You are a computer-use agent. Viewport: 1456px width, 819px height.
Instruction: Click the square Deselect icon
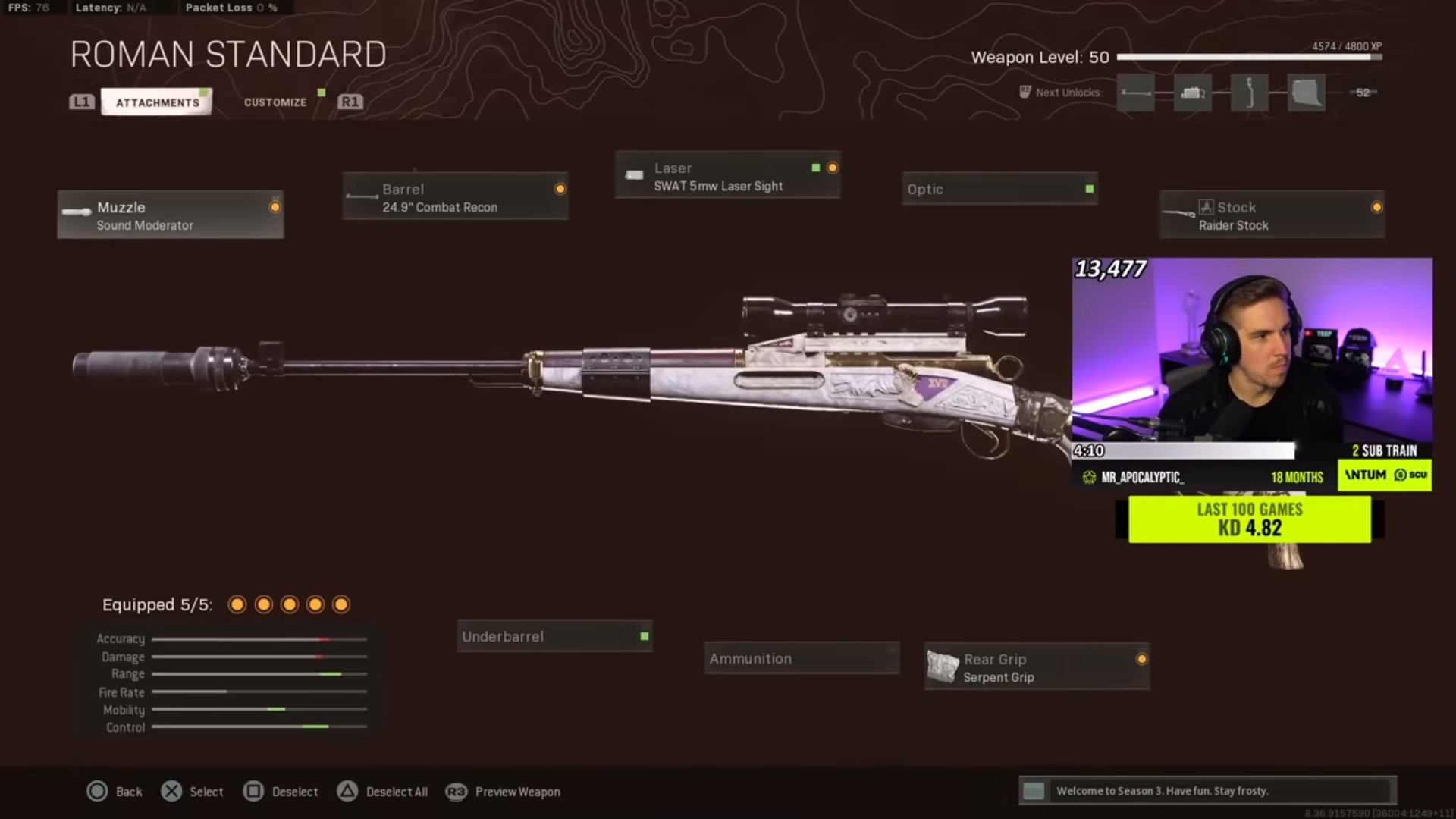coord(253,791)
